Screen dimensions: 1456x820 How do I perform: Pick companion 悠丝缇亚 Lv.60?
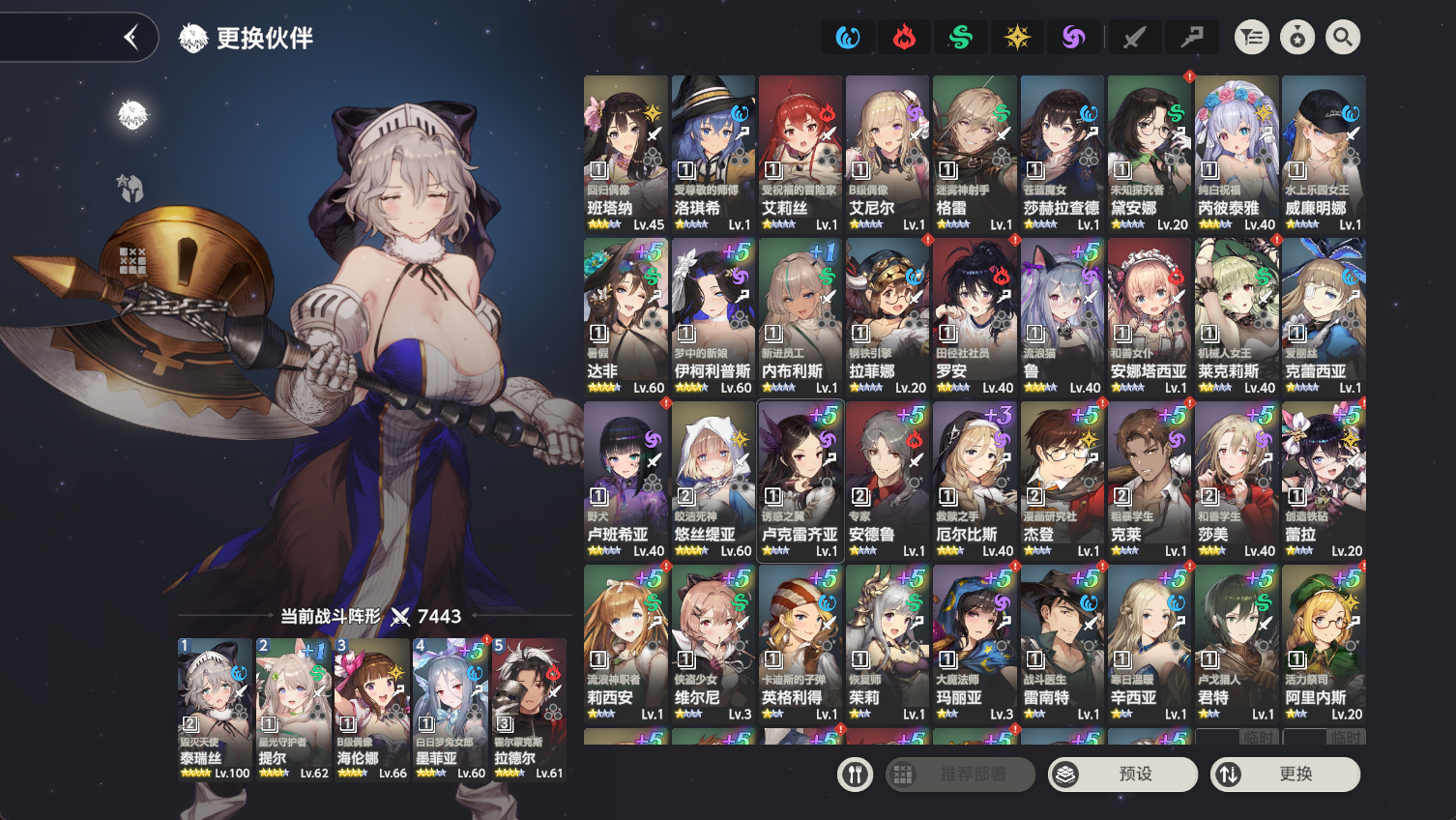tap(713, 481)
